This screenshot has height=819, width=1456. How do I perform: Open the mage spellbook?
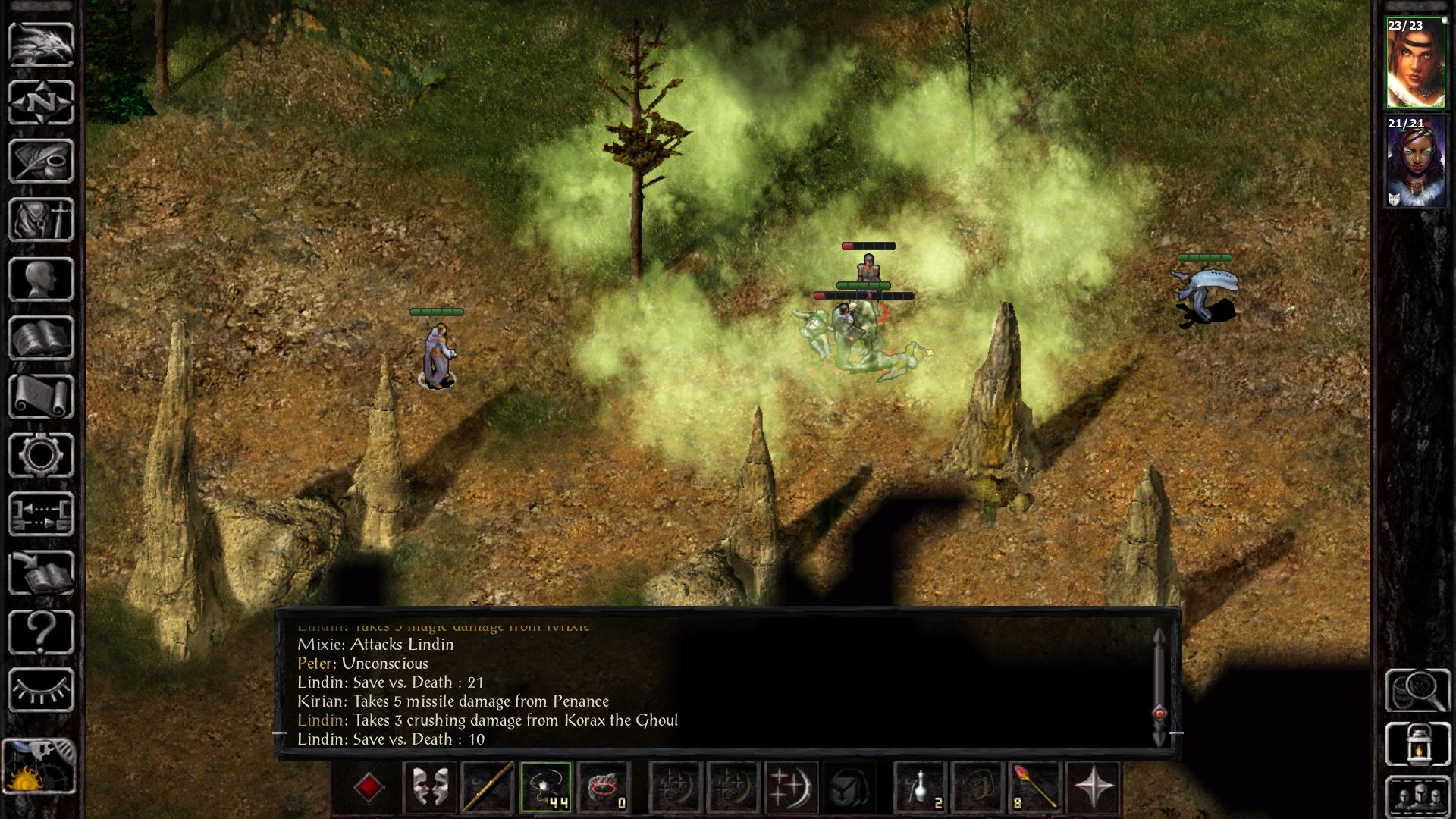pyautogui.click(x=41, y=338)
